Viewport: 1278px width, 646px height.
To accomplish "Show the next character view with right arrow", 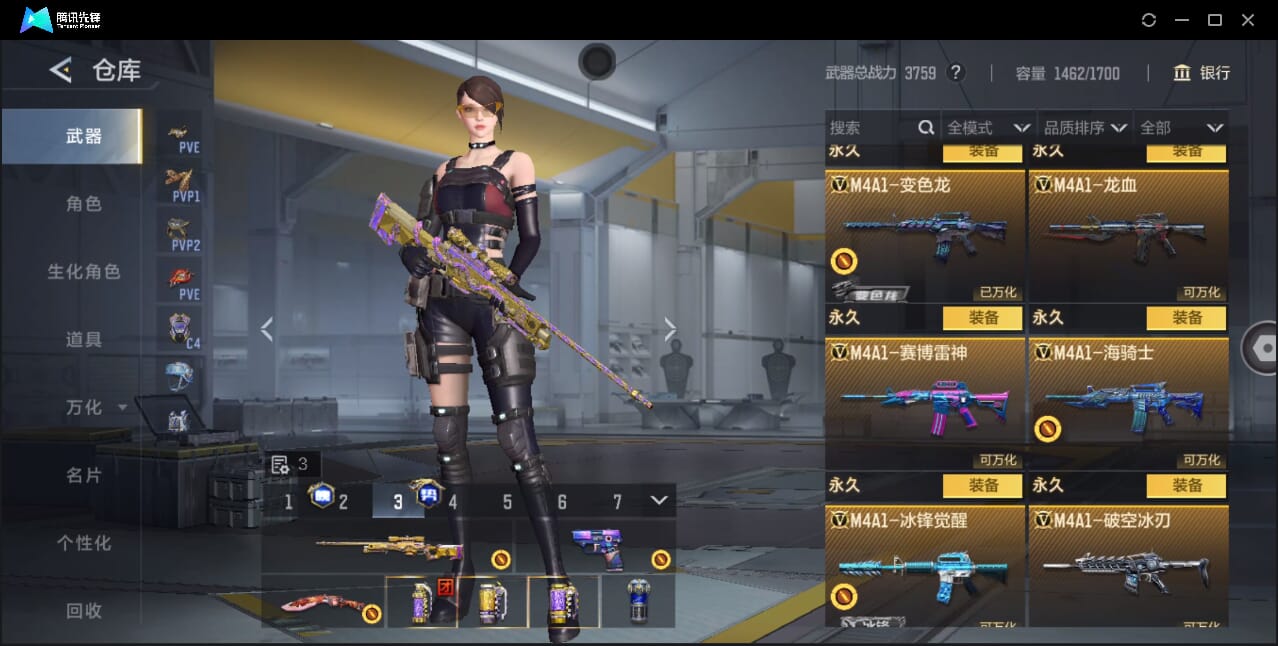I will pos(670,329).
